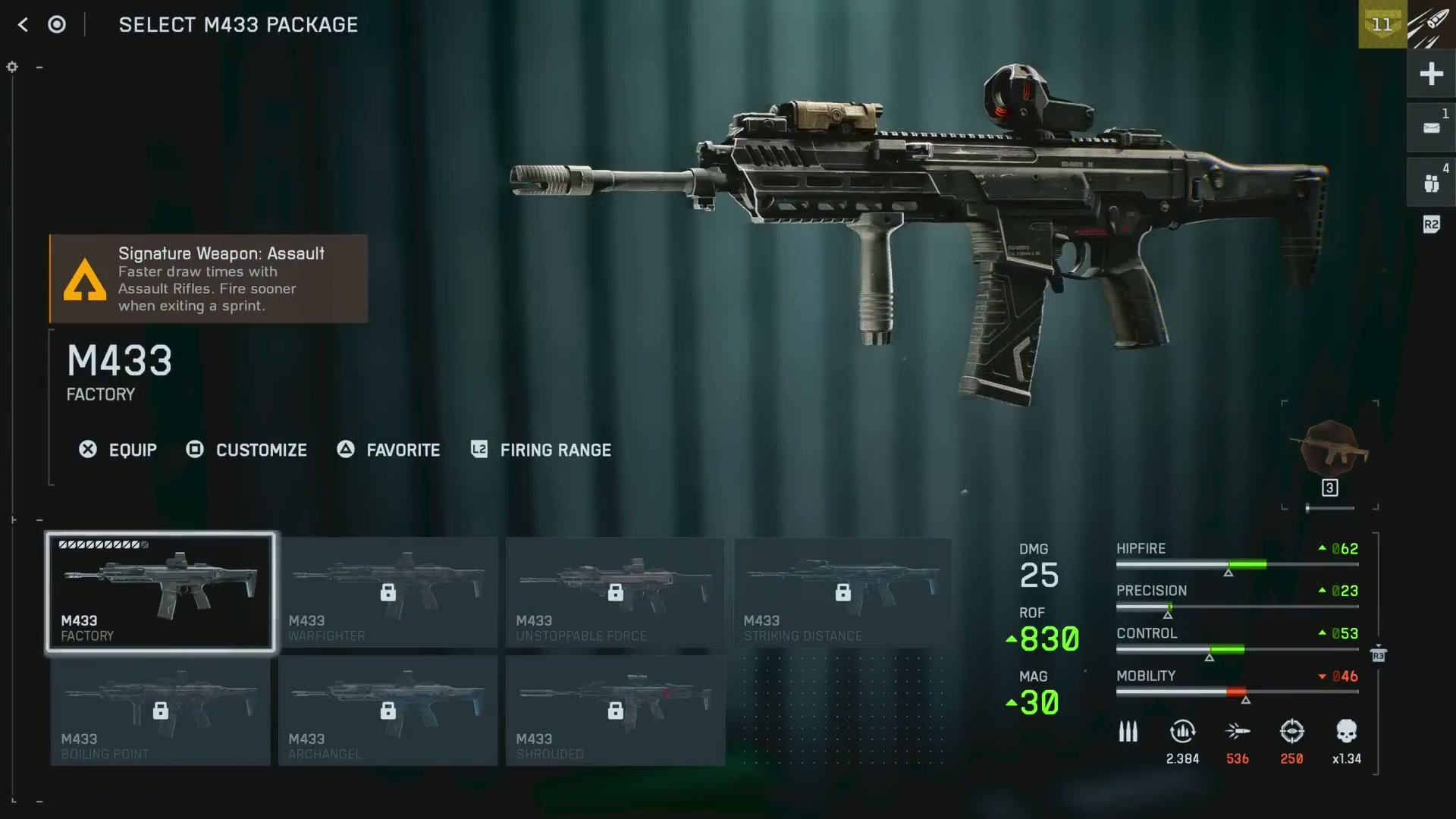Select the M433 Shrouded package tile
1456x819 pixels.
pos(615,711)
